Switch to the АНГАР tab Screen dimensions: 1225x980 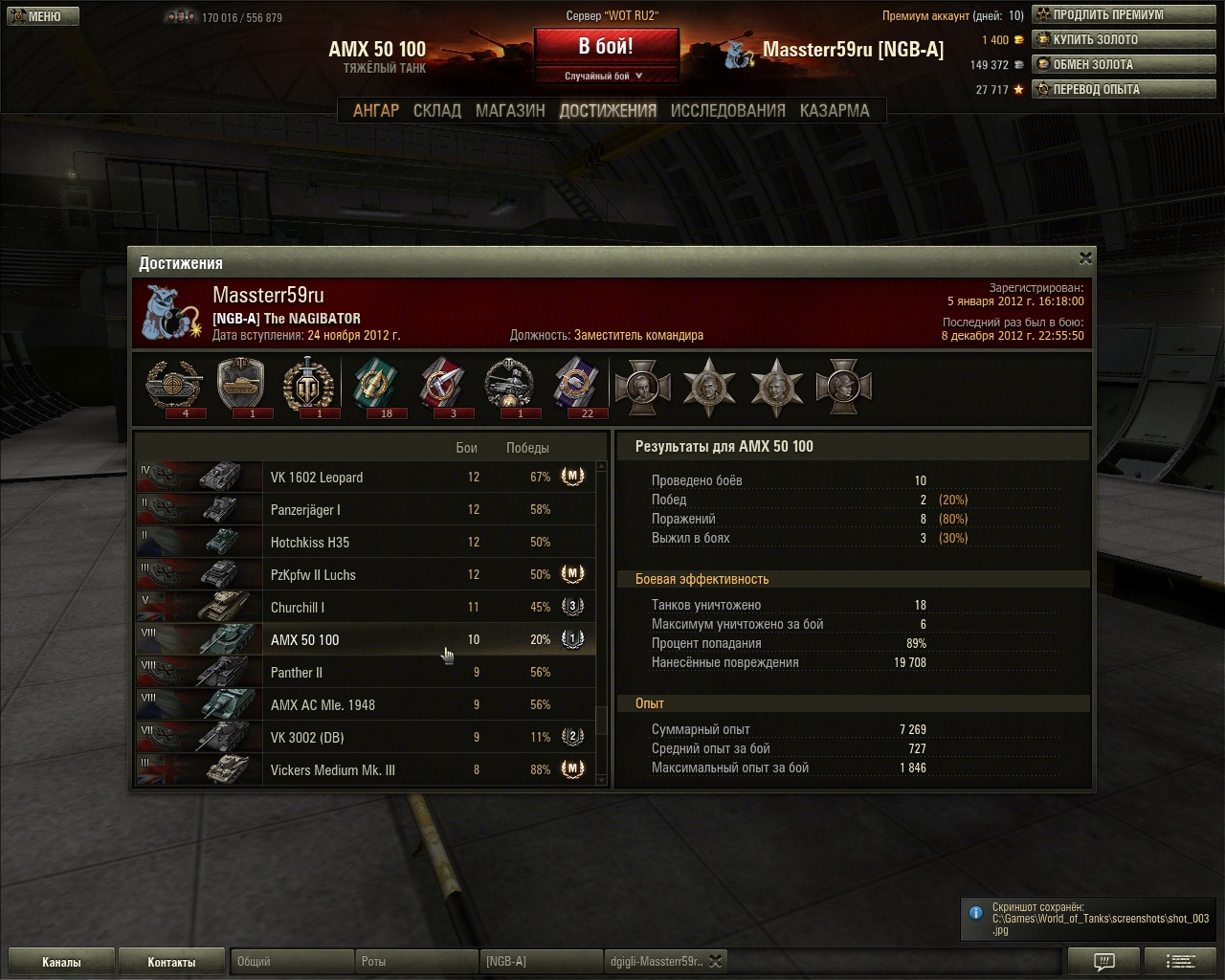[x=376, y=110]
